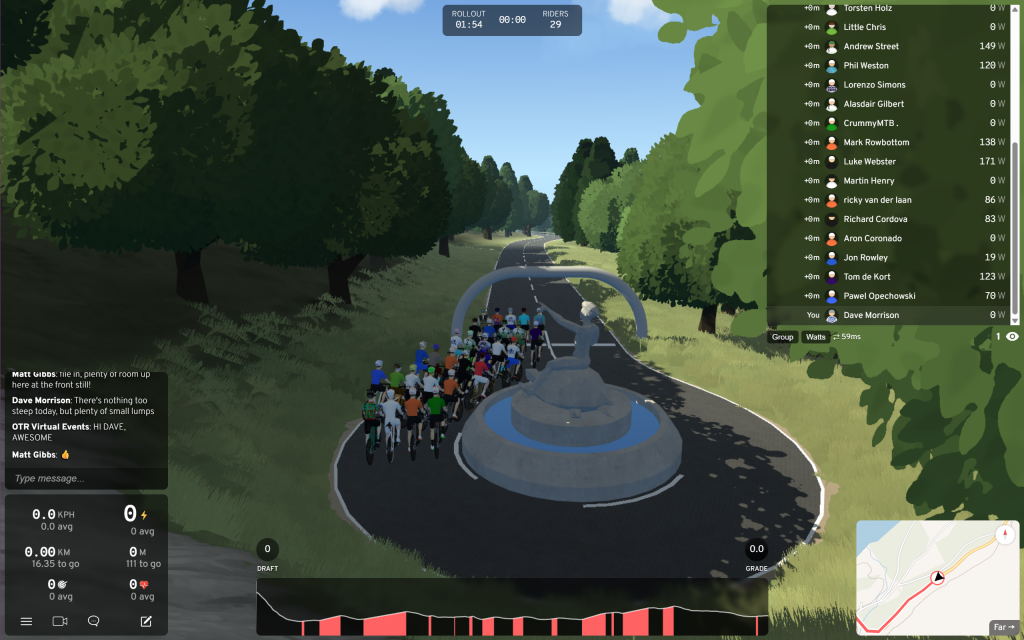Select your own row, Dave Morrison

pyautogui.click(x=890, y=315)
